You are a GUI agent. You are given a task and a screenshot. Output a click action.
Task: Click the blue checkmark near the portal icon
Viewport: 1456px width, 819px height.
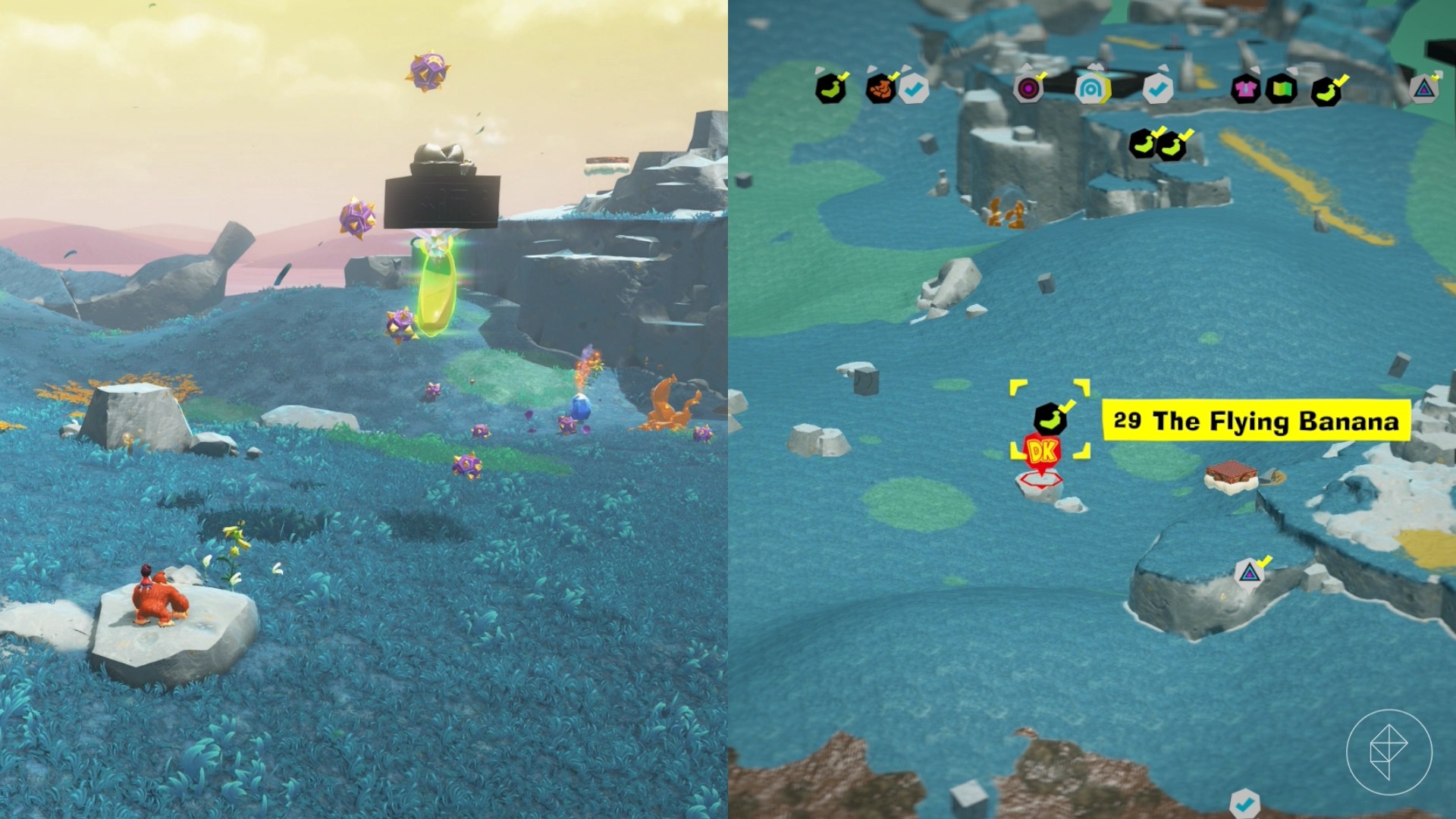pyautogui.click(x=1156, y=89)
